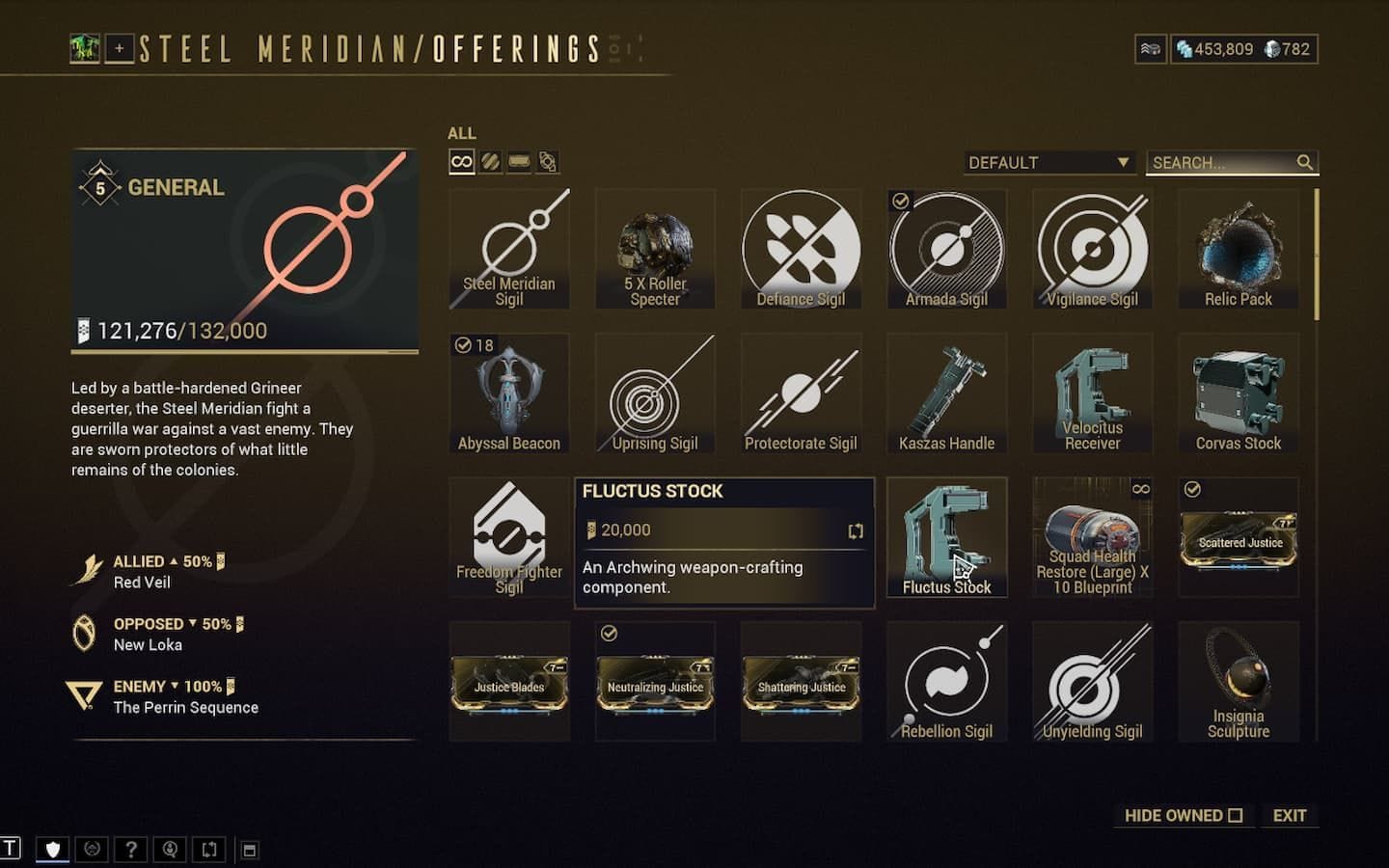Click the sync/refresh icon in the bottom toolbar
This screenshot has width=1389, height=868.
point(209,849)
